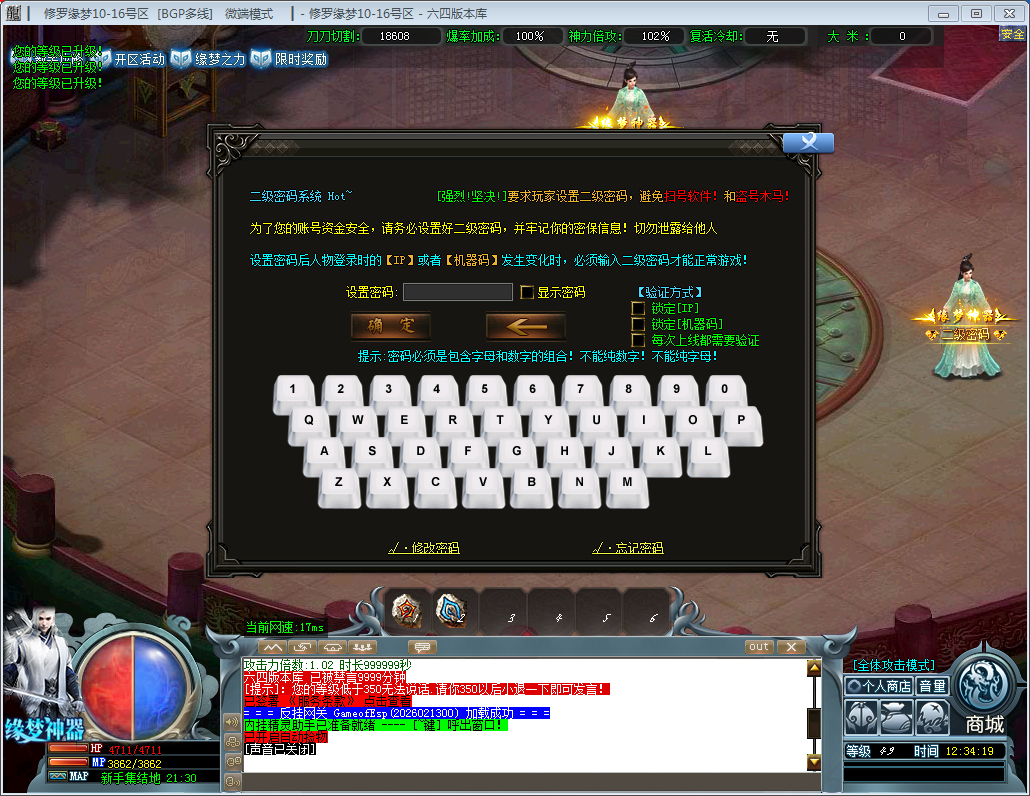Hit the 5 key on virtual keyboard

(485, 390)
